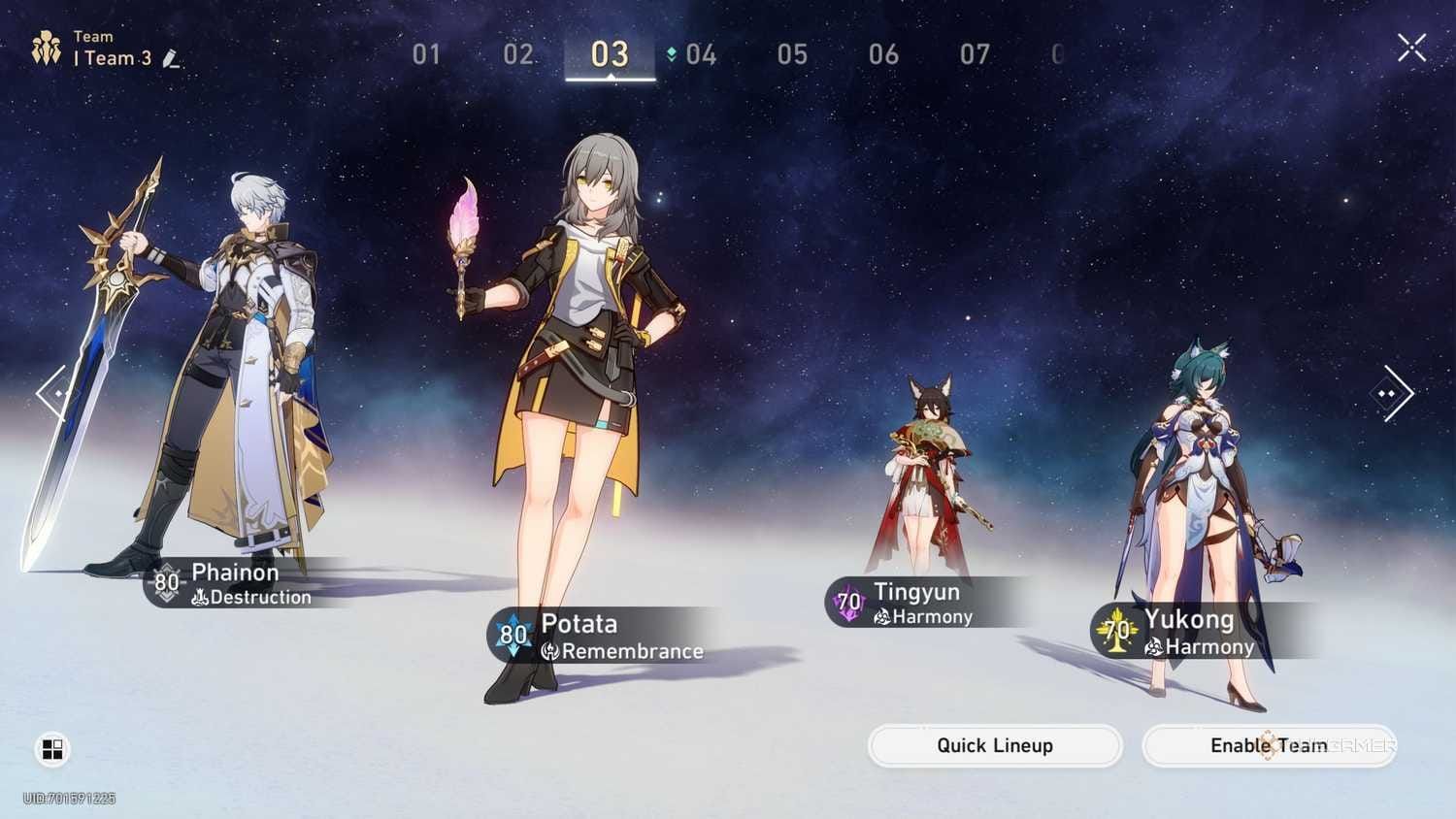Viewport: 1456px width, 819px height.
Task: Go to the previous team with left arrow
Action: pyautogui.click(x=52, y=393)
